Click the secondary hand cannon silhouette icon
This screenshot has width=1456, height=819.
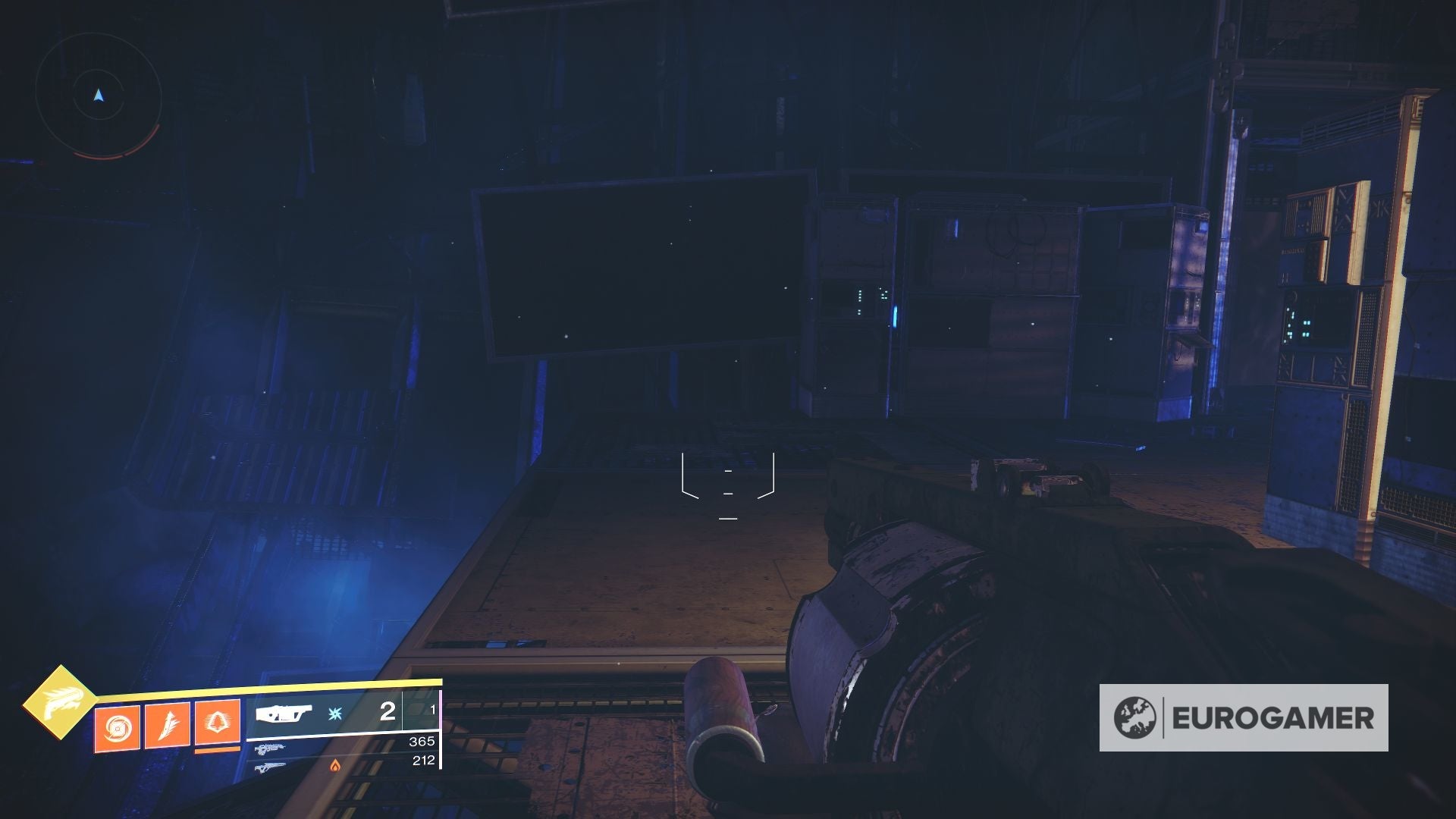(269, 748)
